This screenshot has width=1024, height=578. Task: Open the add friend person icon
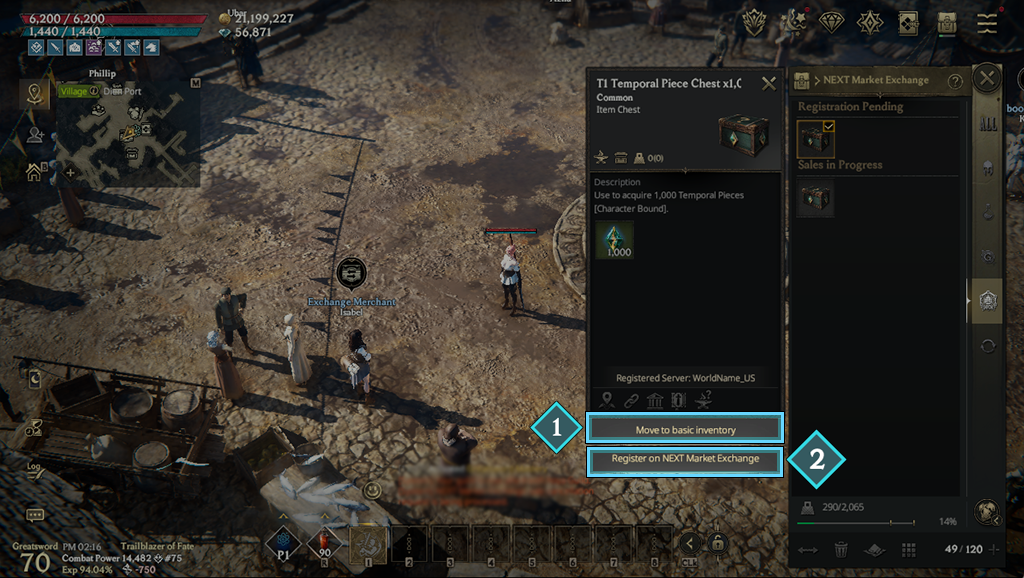coord(35,135)
